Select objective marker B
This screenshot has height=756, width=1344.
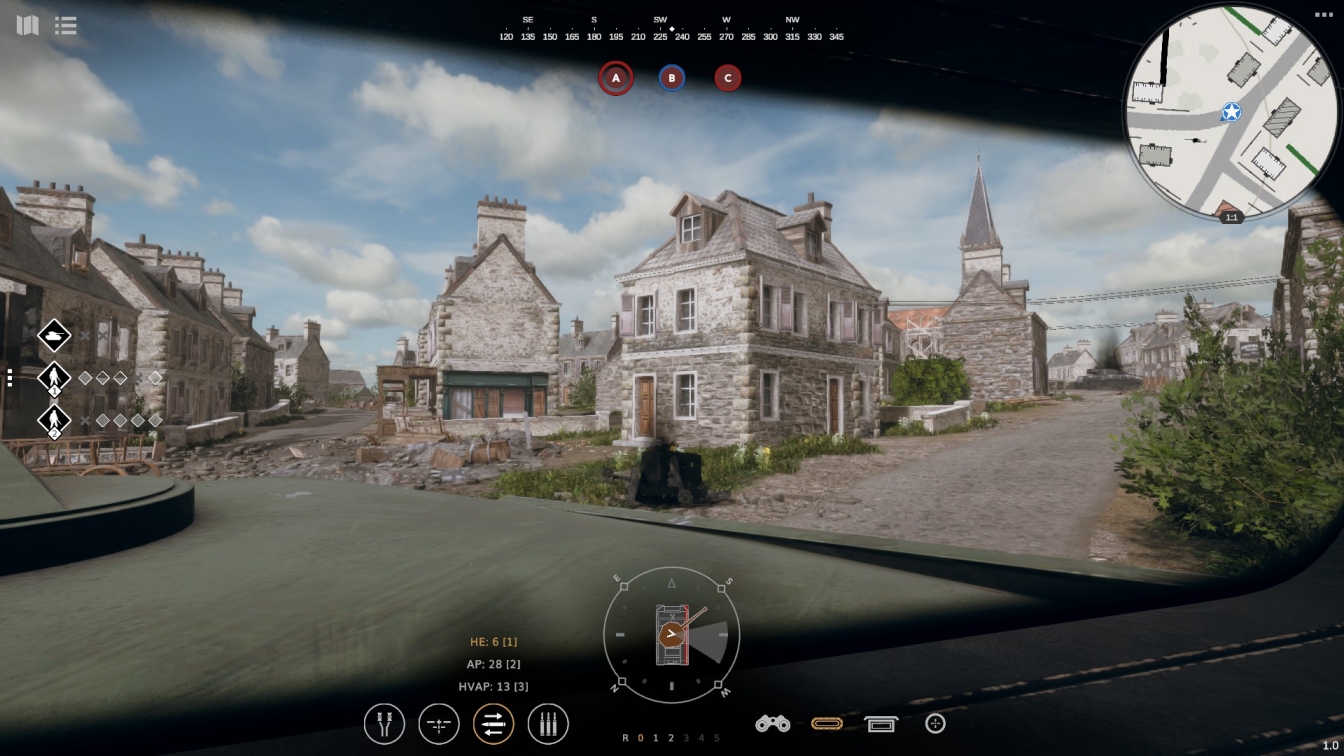(672, 78)
